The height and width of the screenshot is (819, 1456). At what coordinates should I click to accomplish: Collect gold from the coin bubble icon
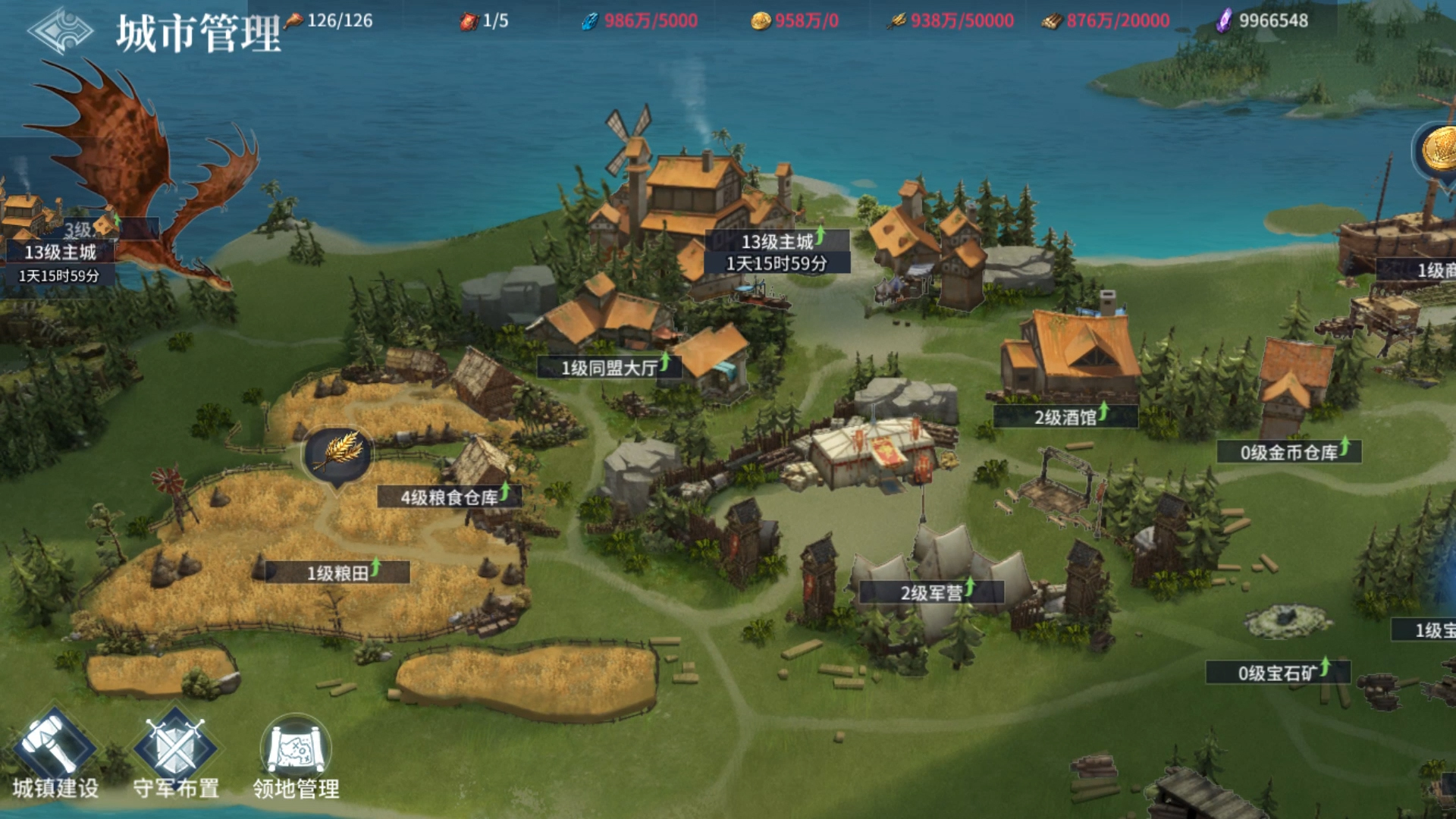click(x=1438, y=149)
